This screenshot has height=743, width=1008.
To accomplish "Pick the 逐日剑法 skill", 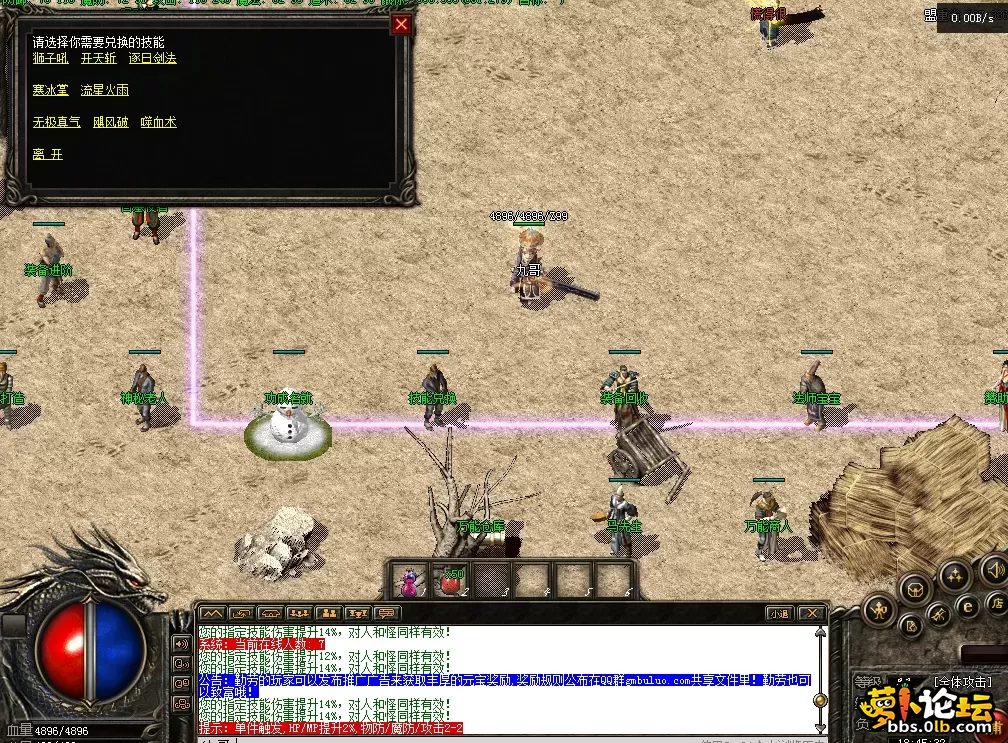I will pos(152,58).
